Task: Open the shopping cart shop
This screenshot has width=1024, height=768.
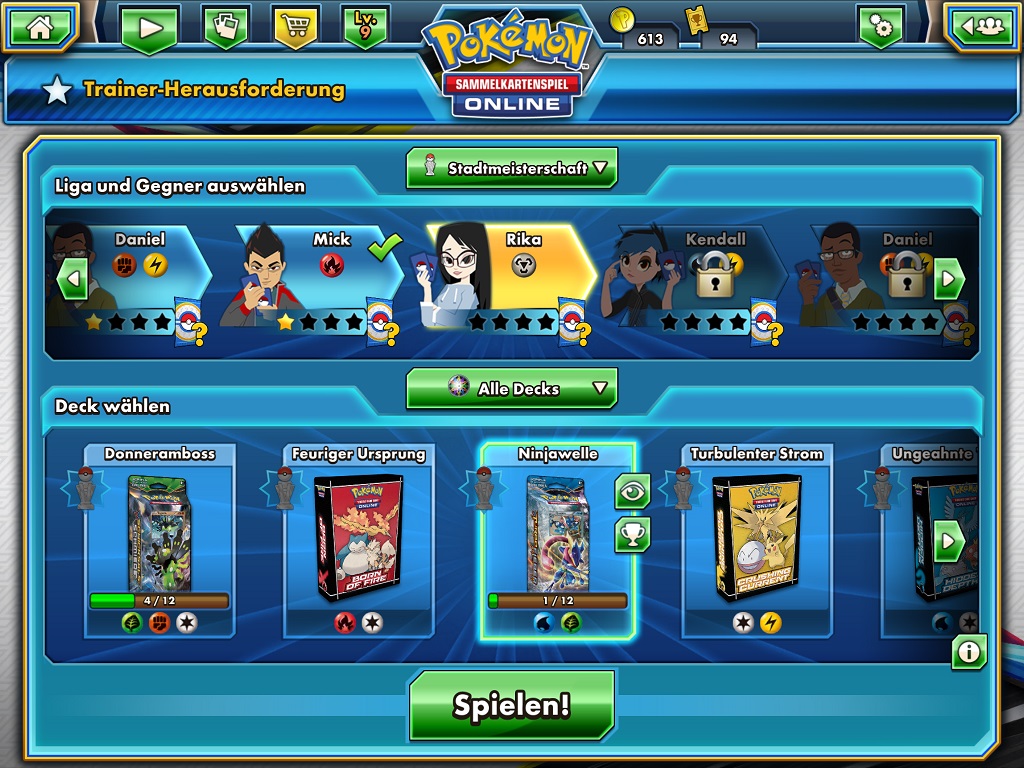Action: pos(295,27)
